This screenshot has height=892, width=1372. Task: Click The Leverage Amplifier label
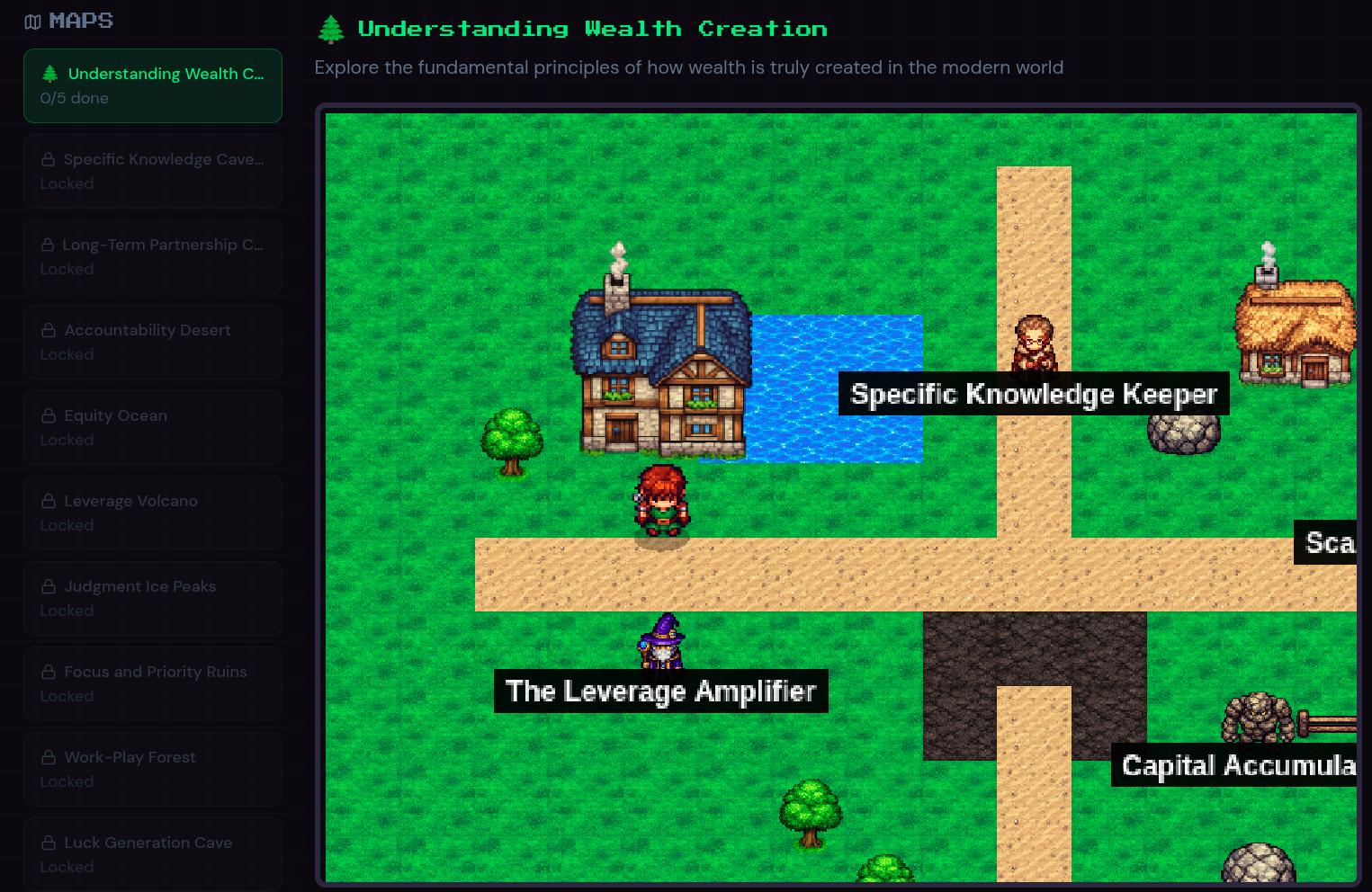tap(660, 691)
